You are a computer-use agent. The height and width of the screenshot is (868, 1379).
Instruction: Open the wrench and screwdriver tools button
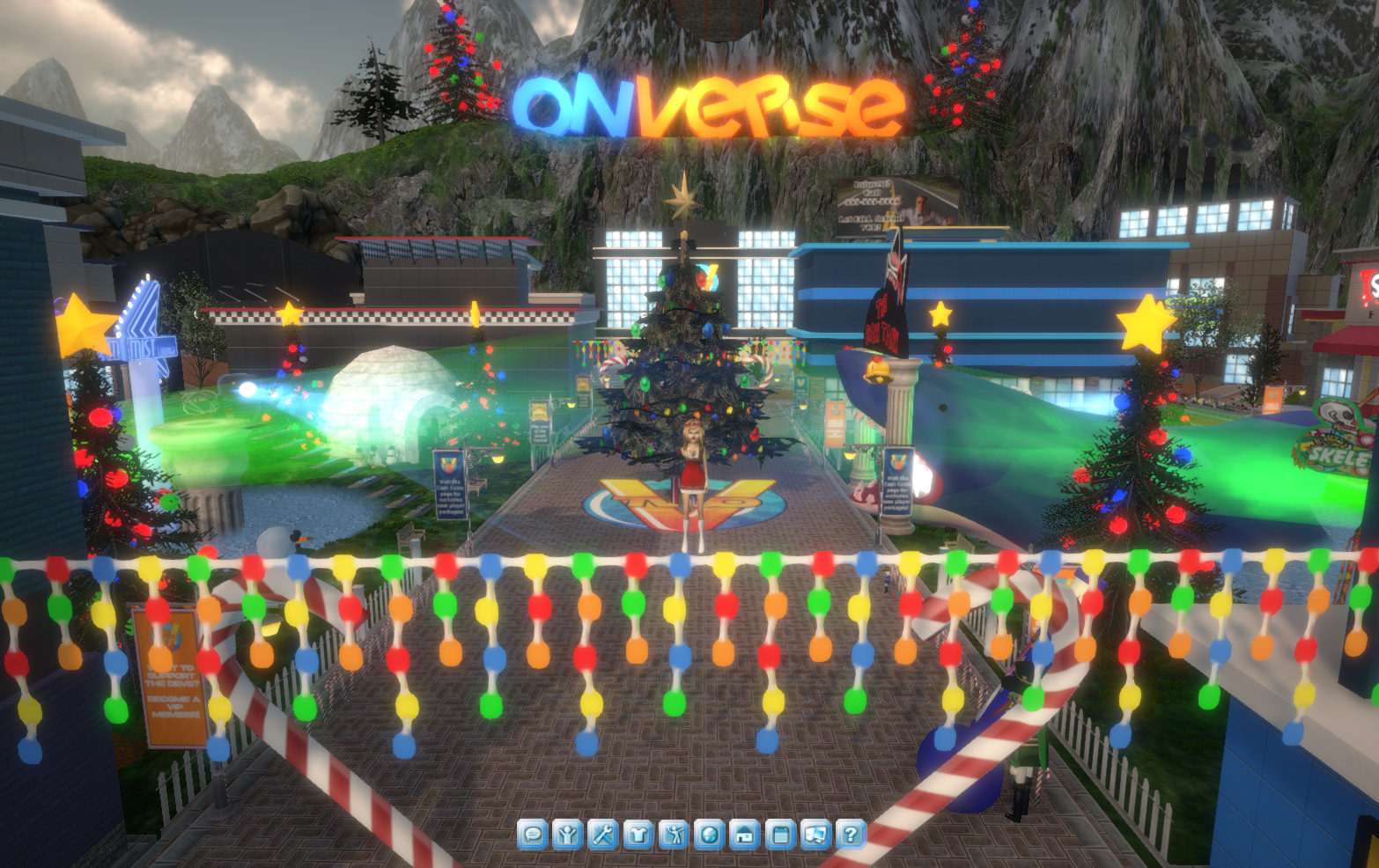tap(603, 833)
